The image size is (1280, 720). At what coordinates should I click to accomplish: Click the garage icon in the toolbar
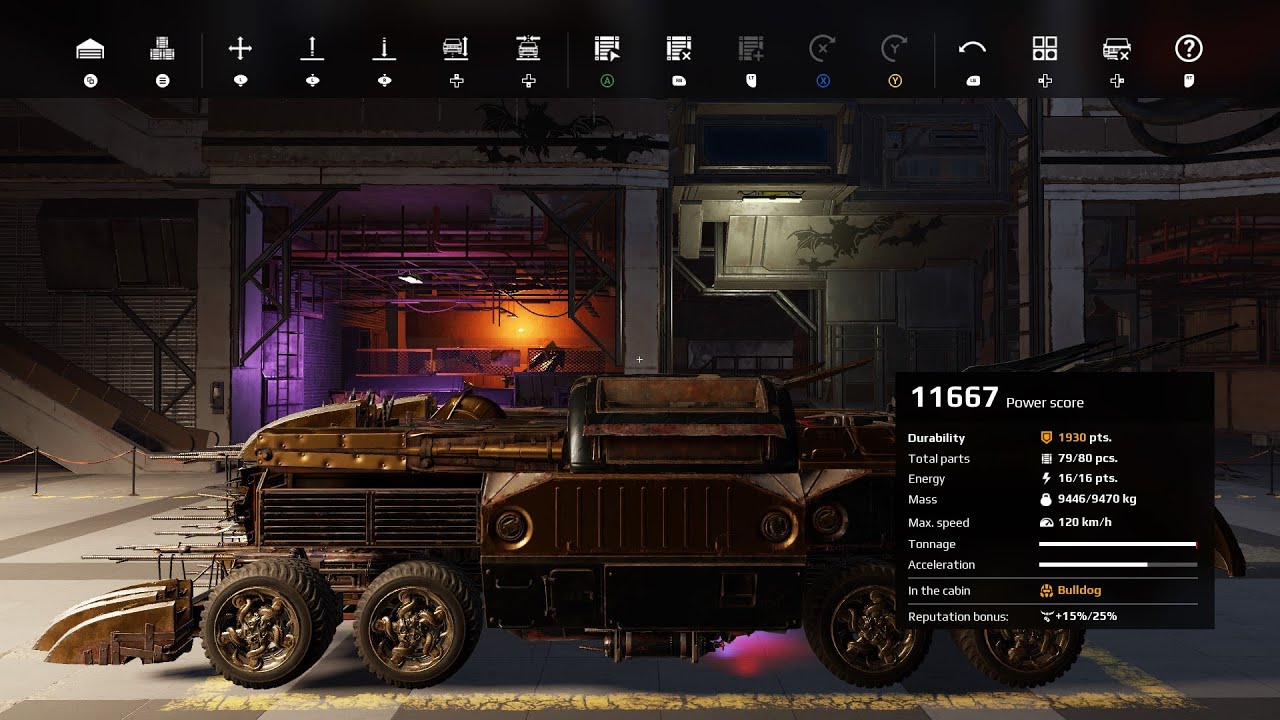pos(90,48)
